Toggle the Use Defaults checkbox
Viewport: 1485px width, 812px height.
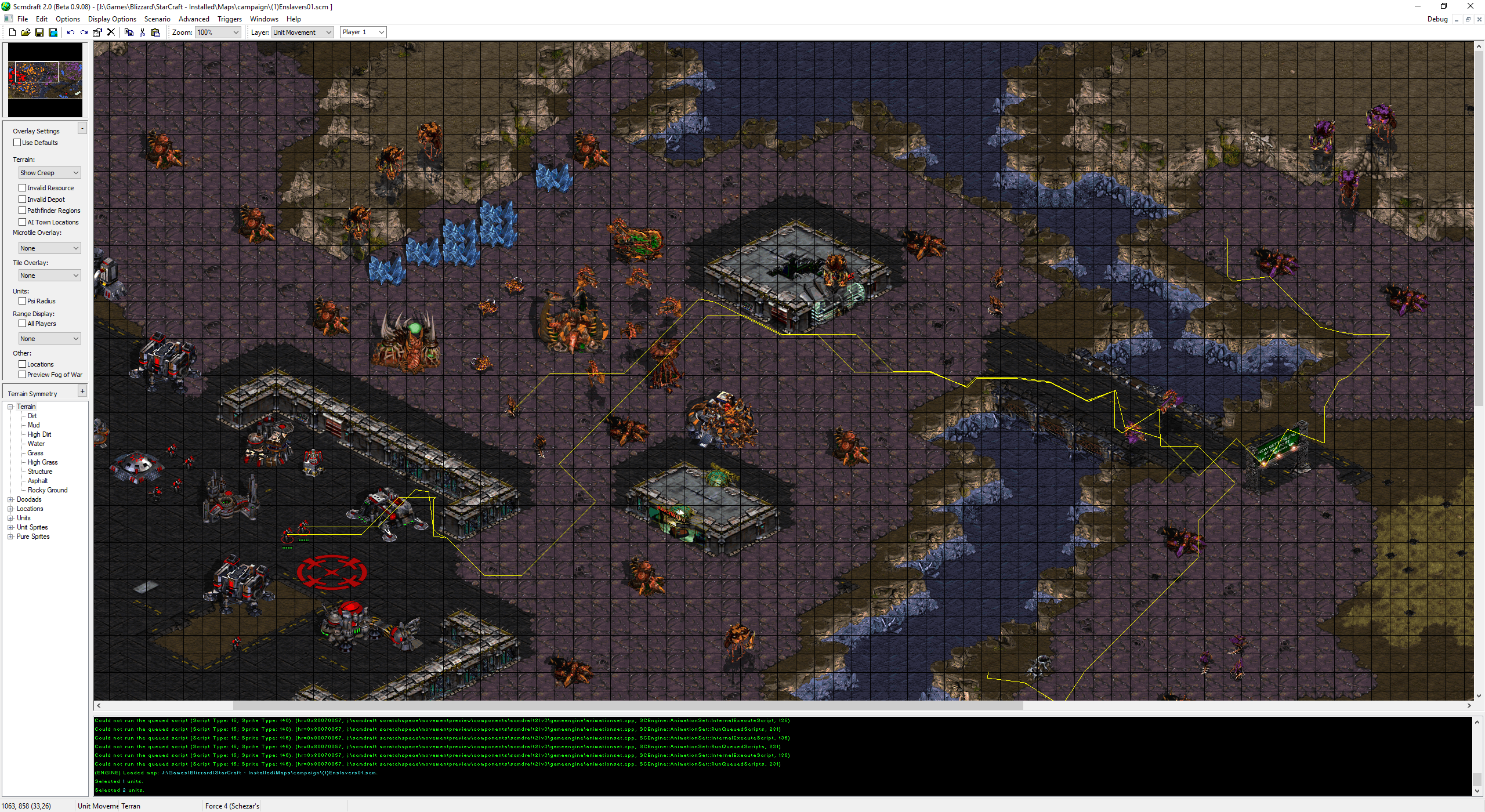pos(17,143)
